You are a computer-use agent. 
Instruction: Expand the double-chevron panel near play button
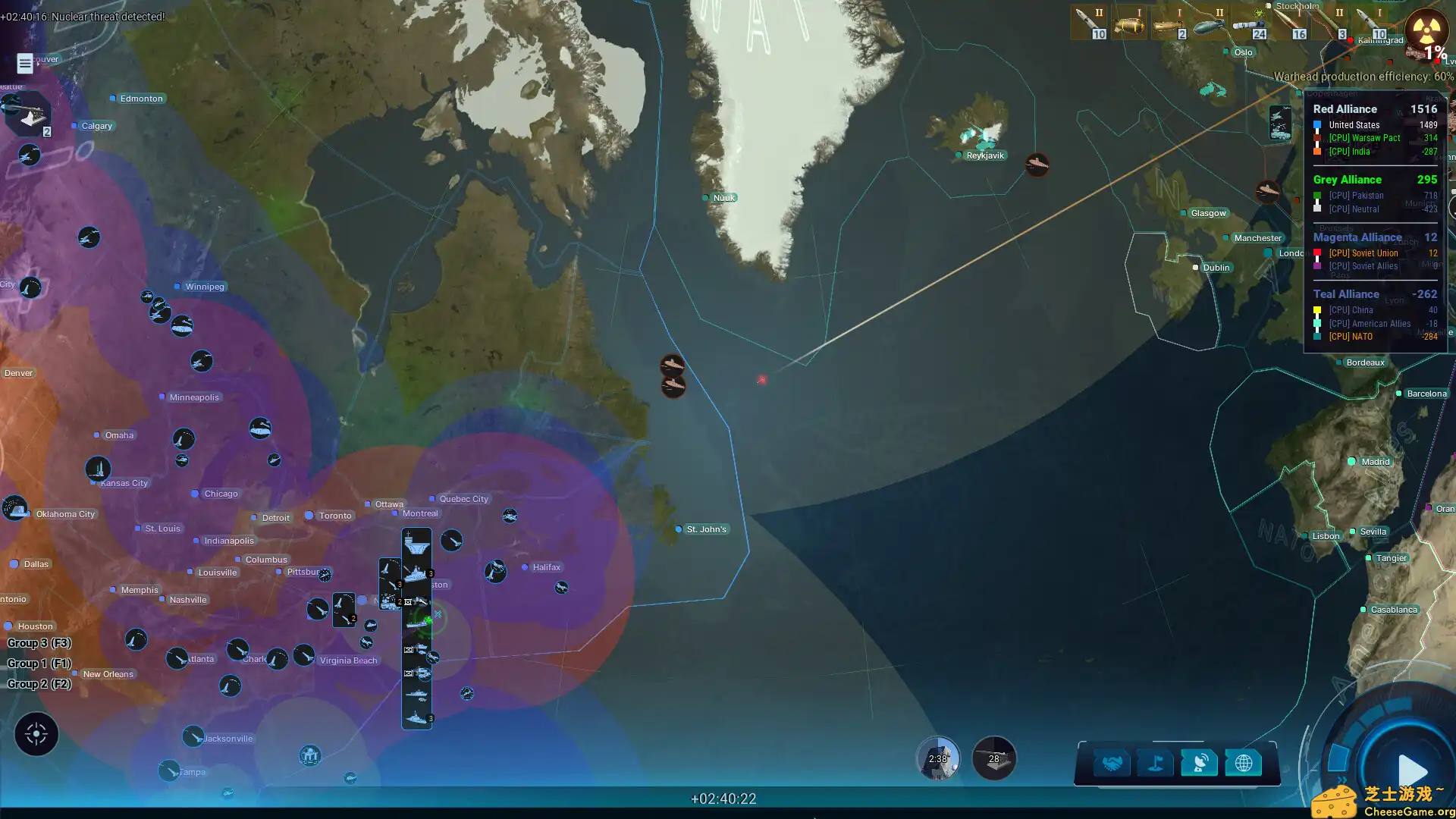(x=1341, y=780)
